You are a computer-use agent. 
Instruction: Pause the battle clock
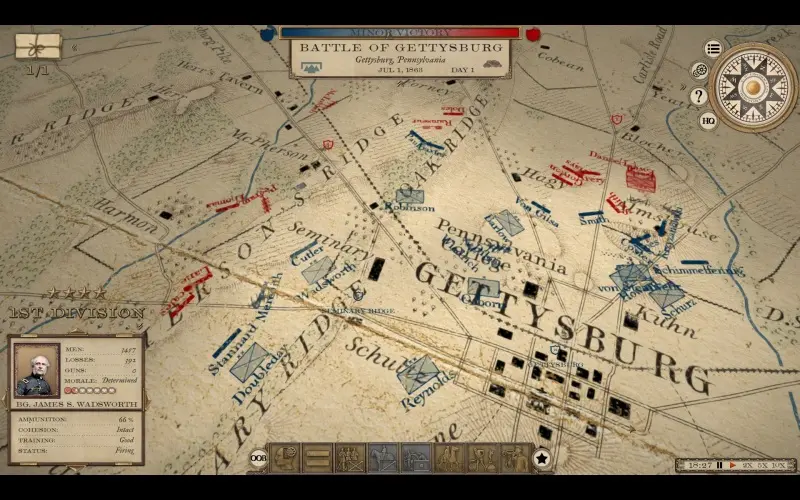tap(719, 465)
